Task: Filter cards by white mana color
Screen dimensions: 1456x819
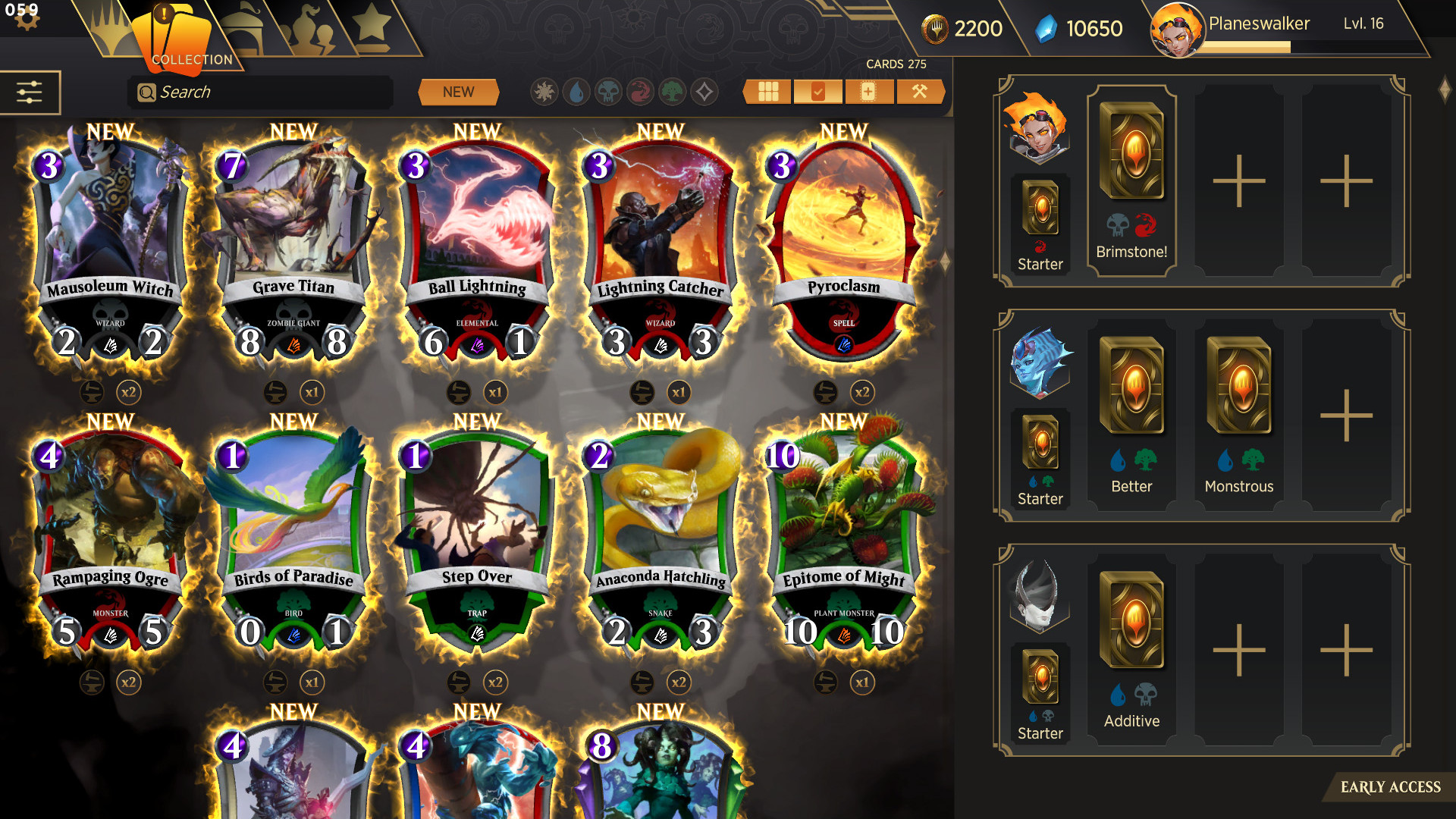Action: (x=544, y=91)
